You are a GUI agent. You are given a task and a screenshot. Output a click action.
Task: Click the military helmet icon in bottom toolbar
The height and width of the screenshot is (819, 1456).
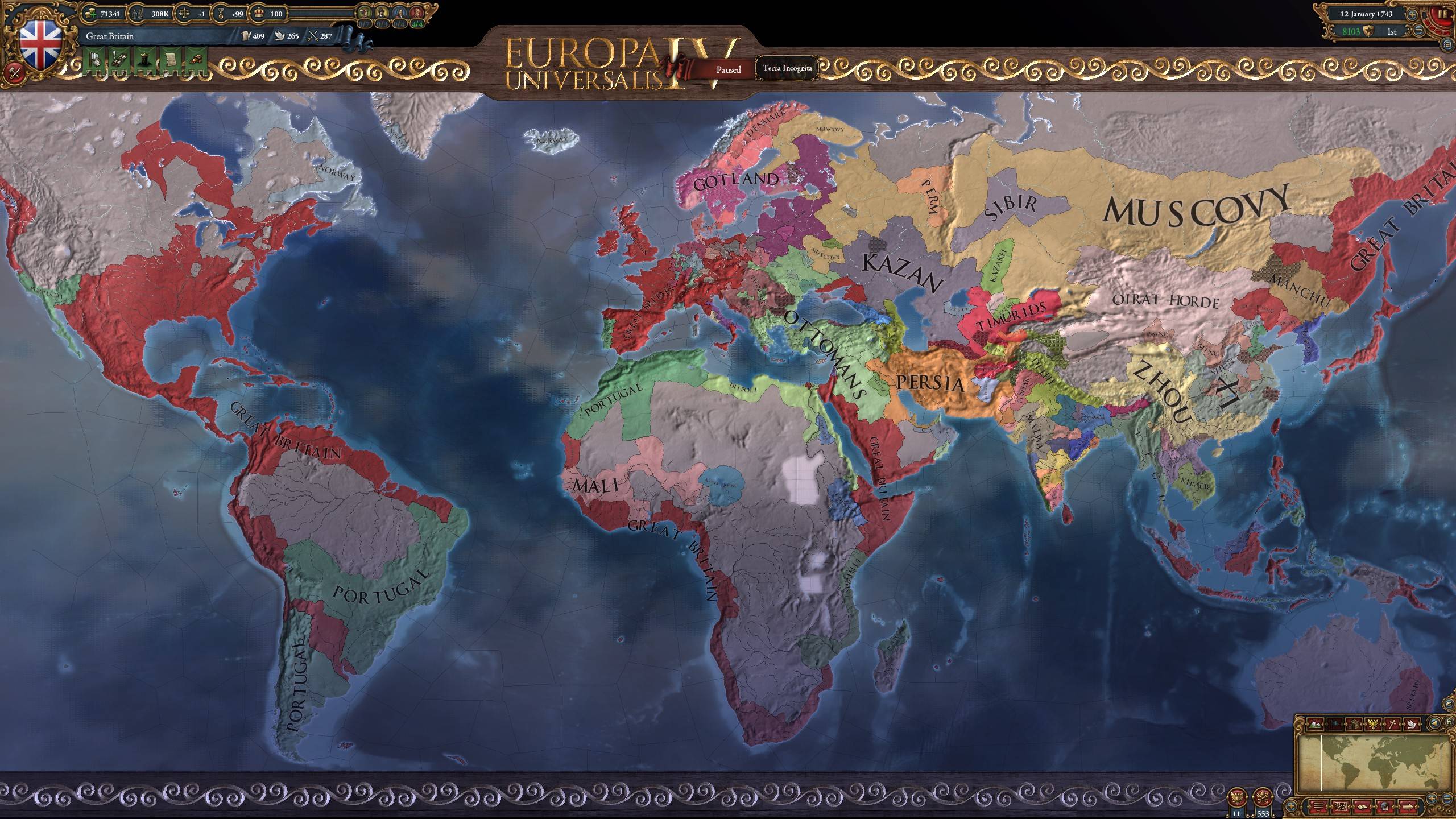click(x=1384, y=808)
